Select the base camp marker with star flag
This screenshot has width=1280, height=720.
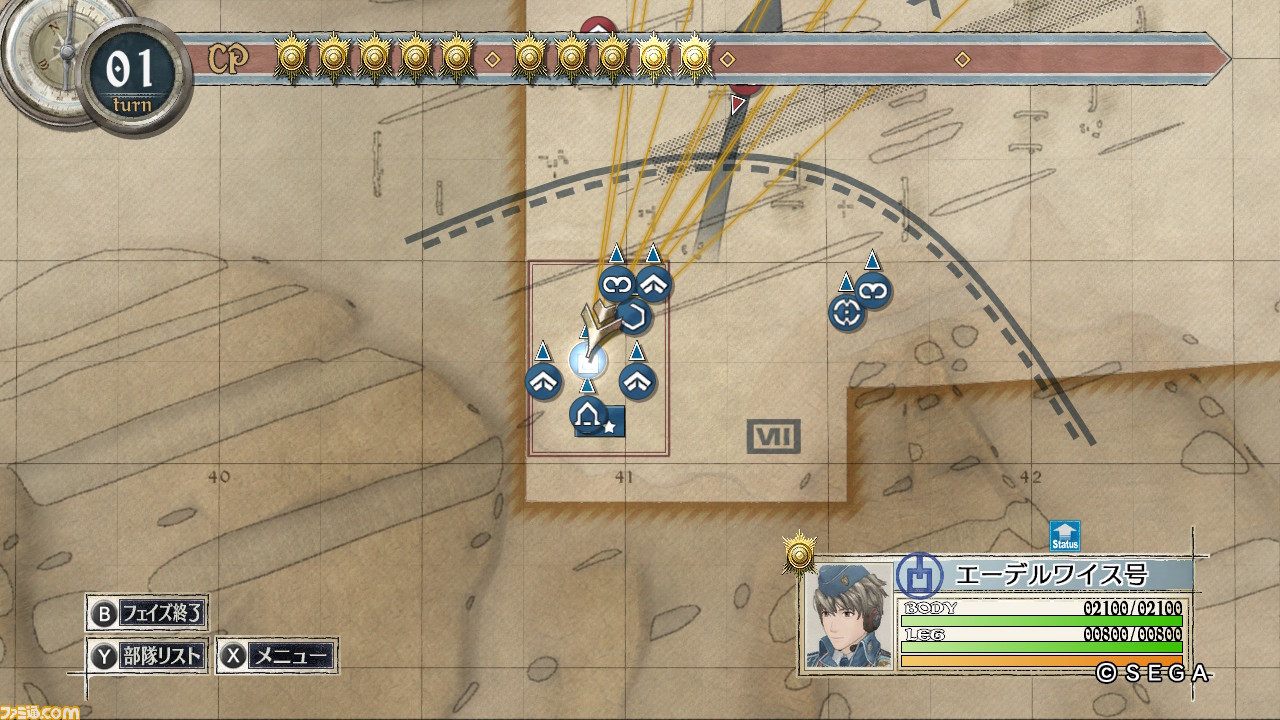588,413
